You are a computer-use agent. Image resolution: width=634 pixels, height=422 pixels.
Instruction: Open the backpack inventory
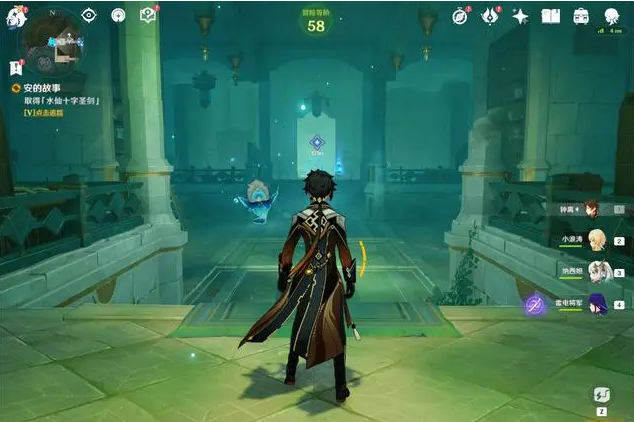point(581,15)
